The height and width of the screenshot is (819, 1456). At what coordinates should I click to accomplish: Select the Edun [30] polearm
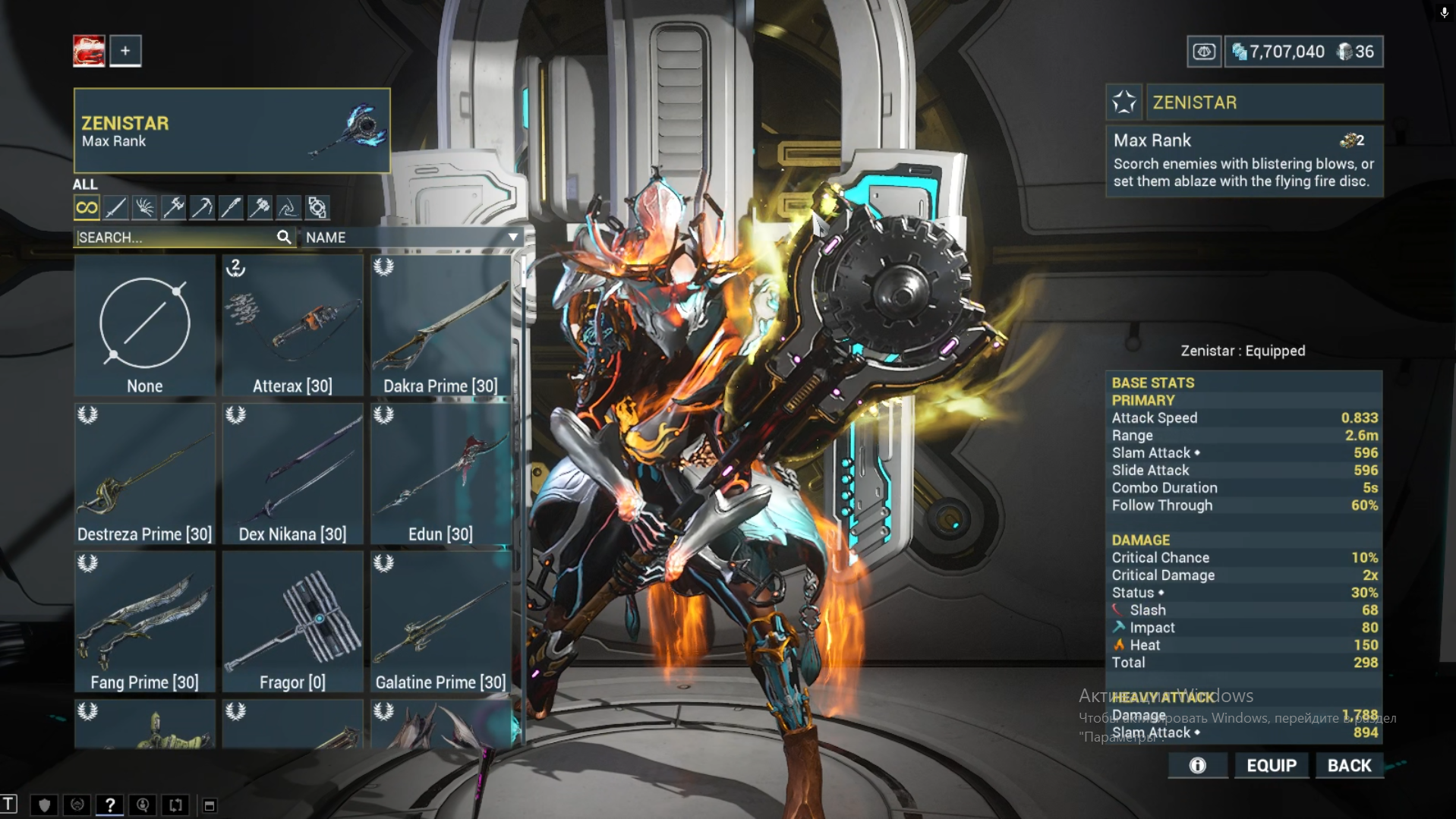[440, 474]
